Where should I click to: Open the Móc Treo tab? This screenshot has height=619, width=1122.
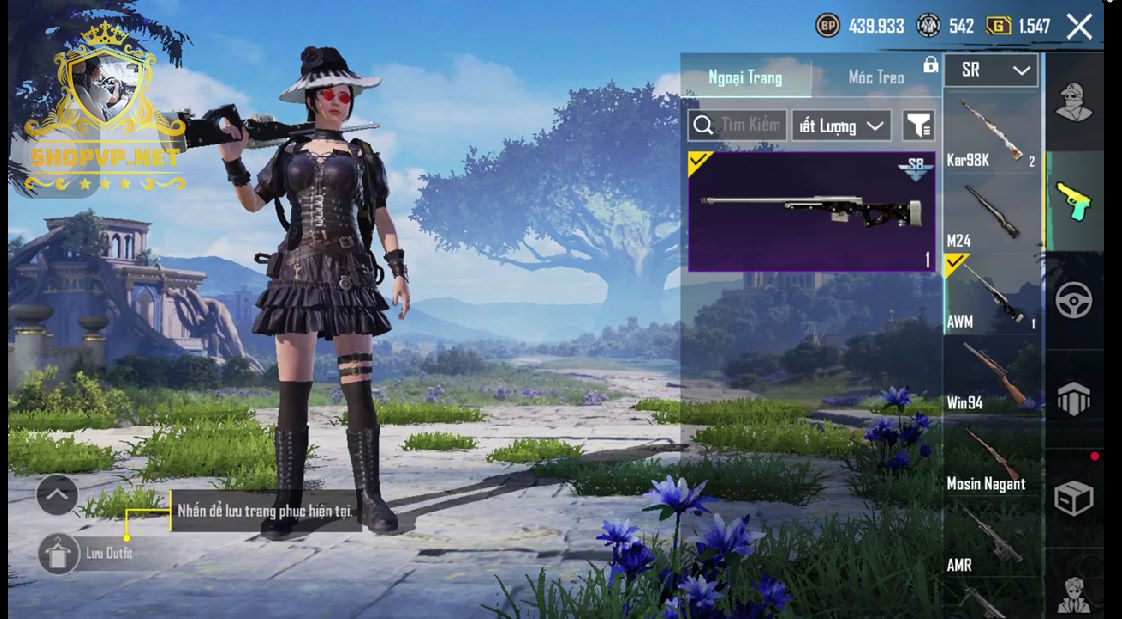point(875,77)
